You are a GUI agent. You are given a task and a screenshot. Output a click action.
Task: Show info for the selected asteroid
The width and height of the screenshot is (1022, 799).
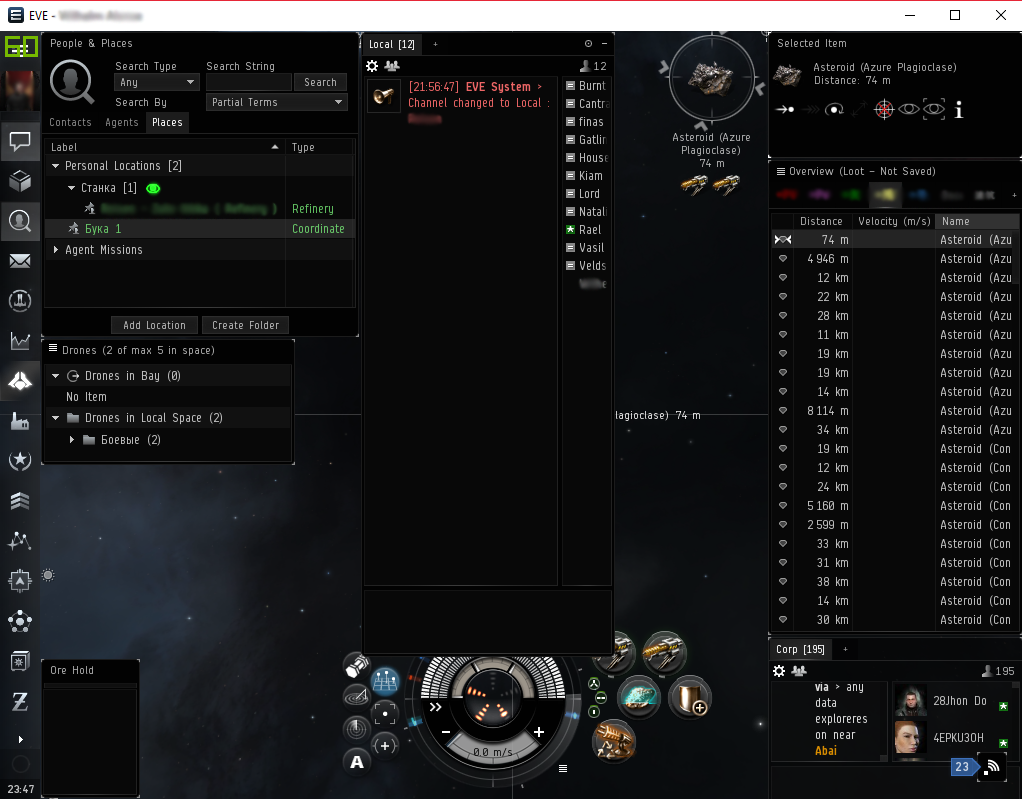[959, 110]
